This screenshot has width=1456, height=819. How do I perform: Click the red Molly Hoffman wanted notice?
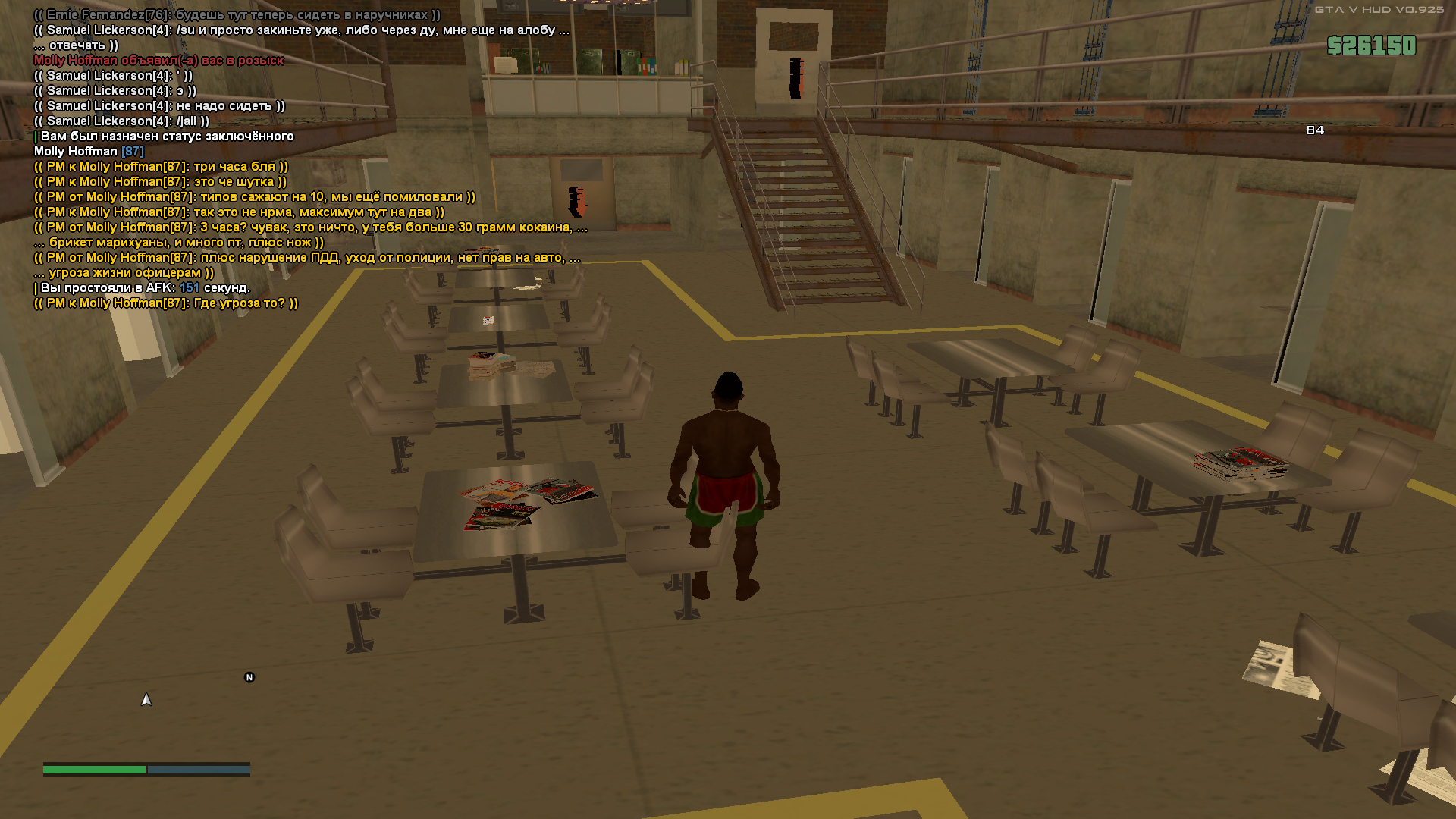pyautogui.click(x=158, y=61)
